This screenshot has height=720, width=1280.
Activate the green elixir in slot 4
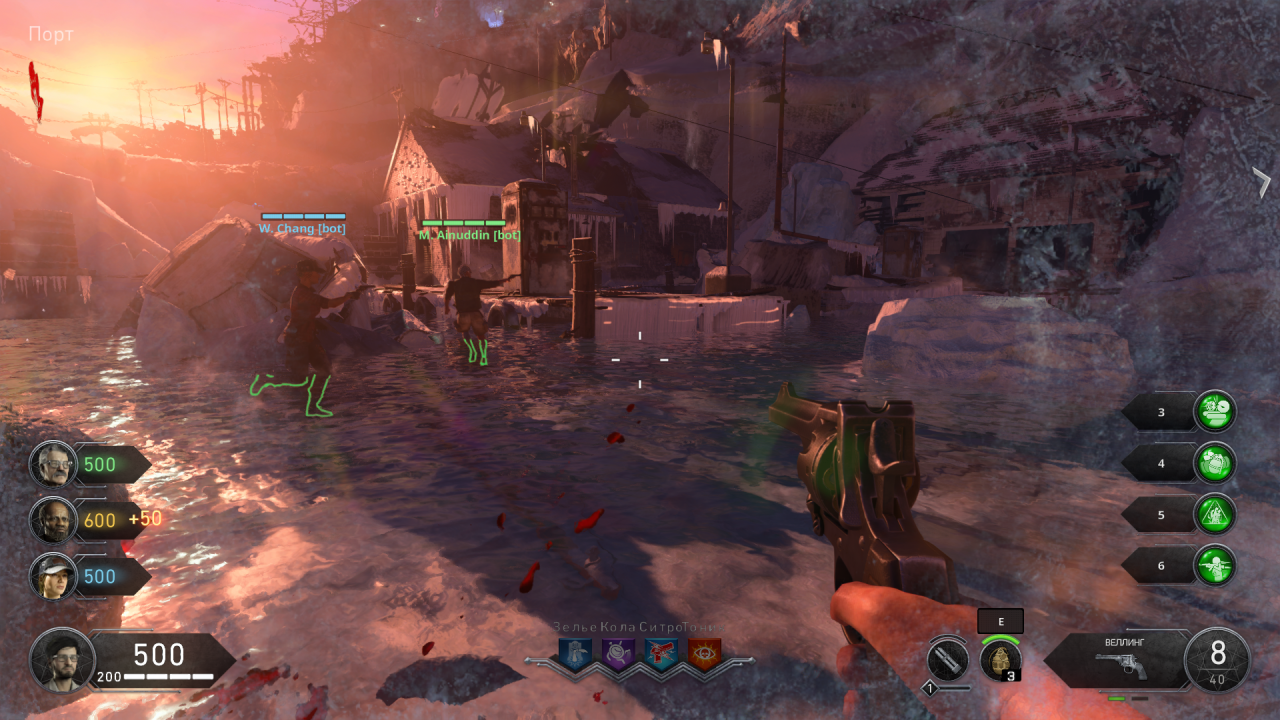click(x=1215, y=463)
